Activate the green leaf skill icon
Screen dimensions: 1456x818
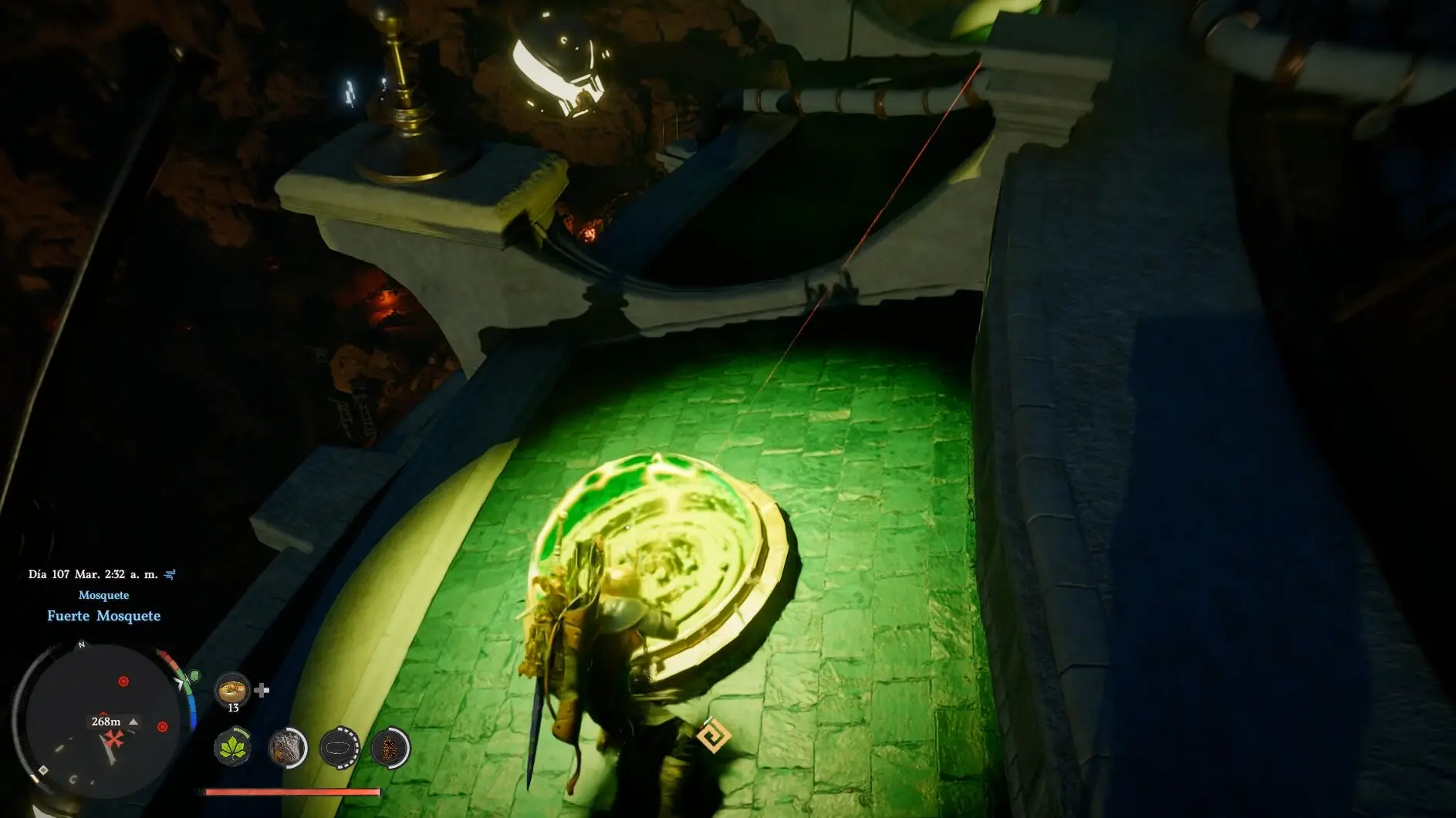pos(232,748)
